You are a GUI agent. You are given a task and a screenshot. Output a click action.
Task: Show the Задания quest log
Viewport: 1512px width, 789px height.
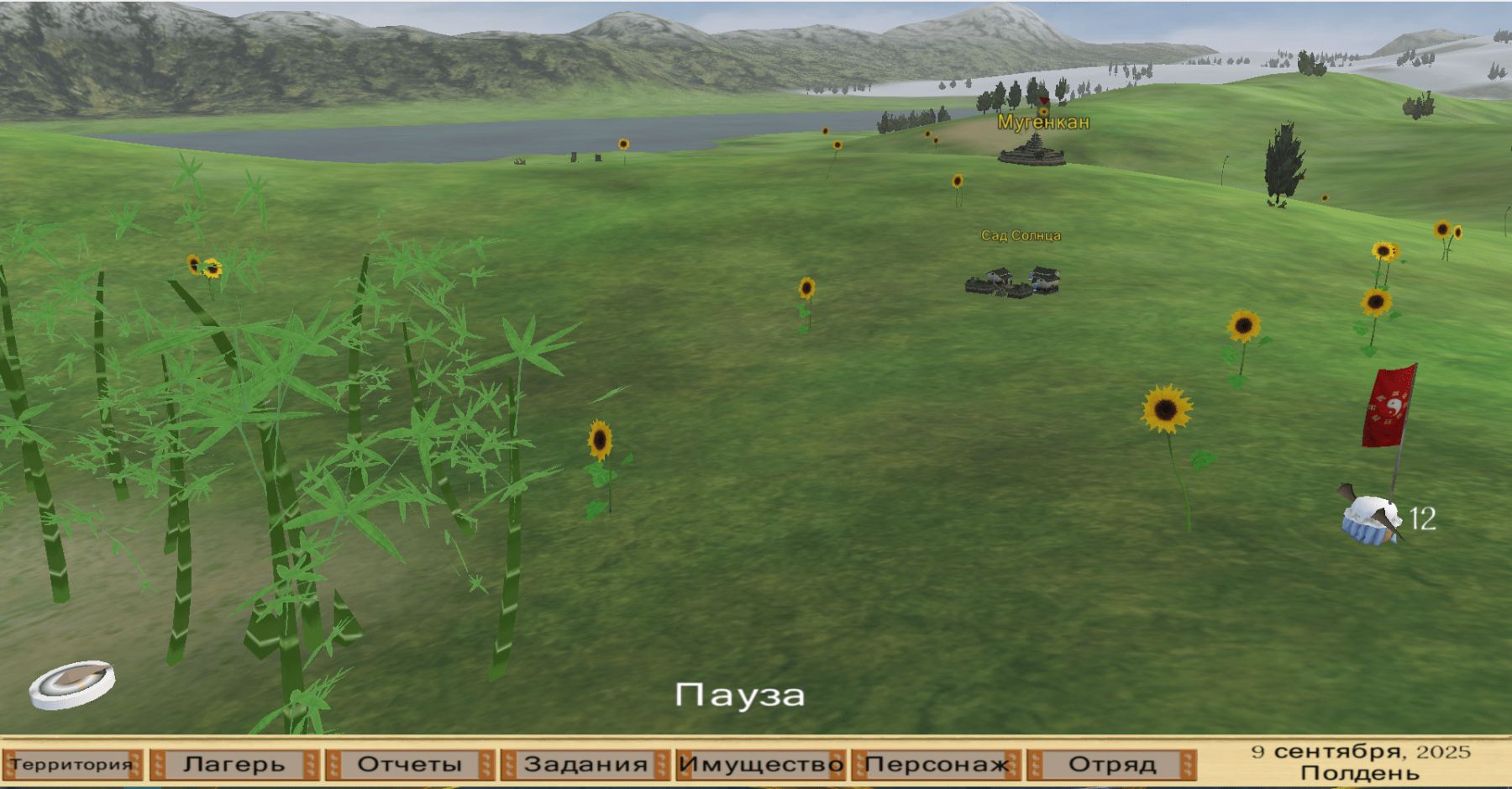pyautogui.click(x=585, y=765)
